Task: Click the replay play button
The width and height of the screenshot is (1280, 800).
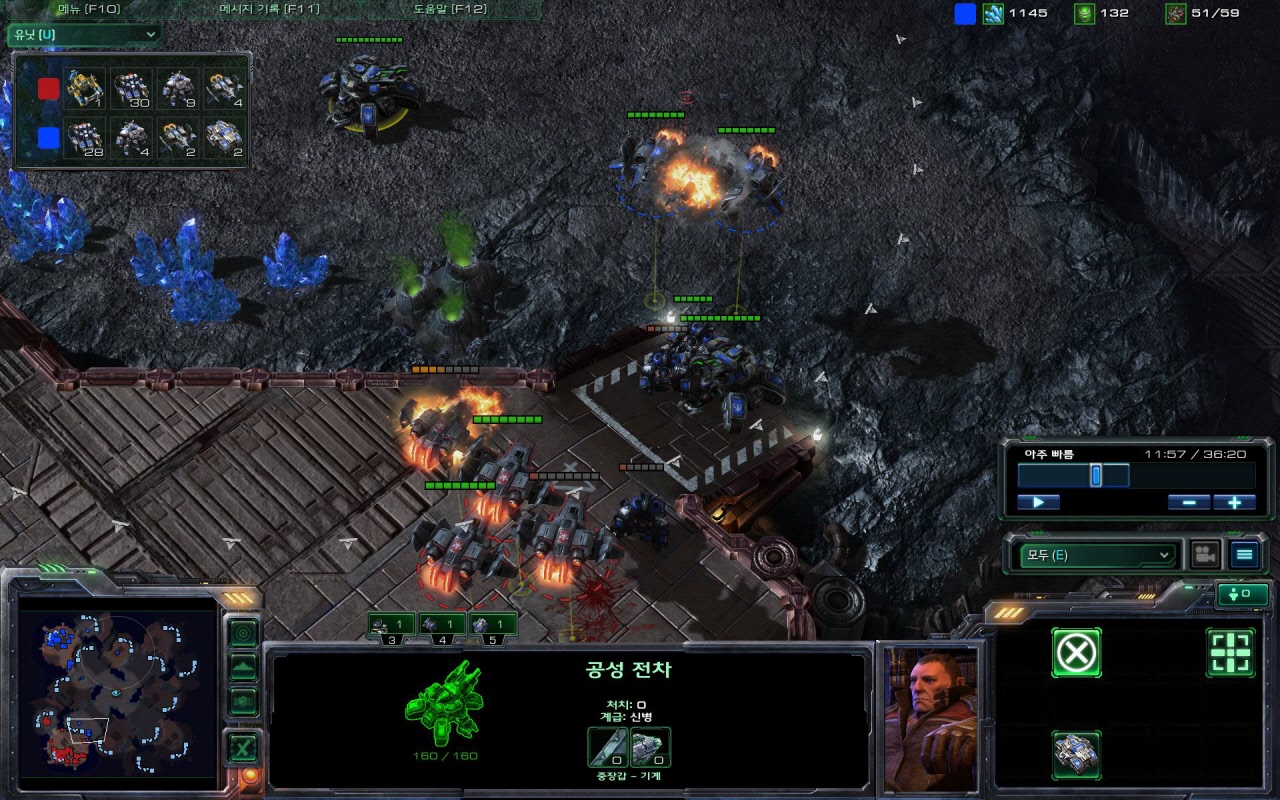Action: click(x=1038, y=502)
